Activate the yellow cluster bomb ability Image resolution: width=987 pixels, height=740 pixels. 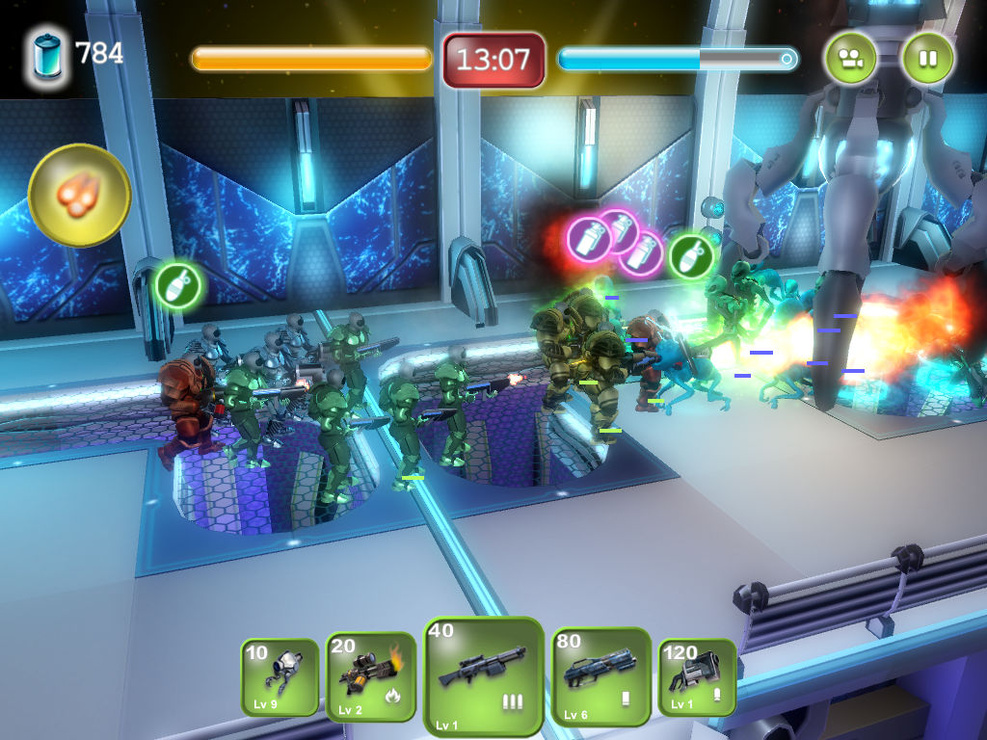[79, 195]
